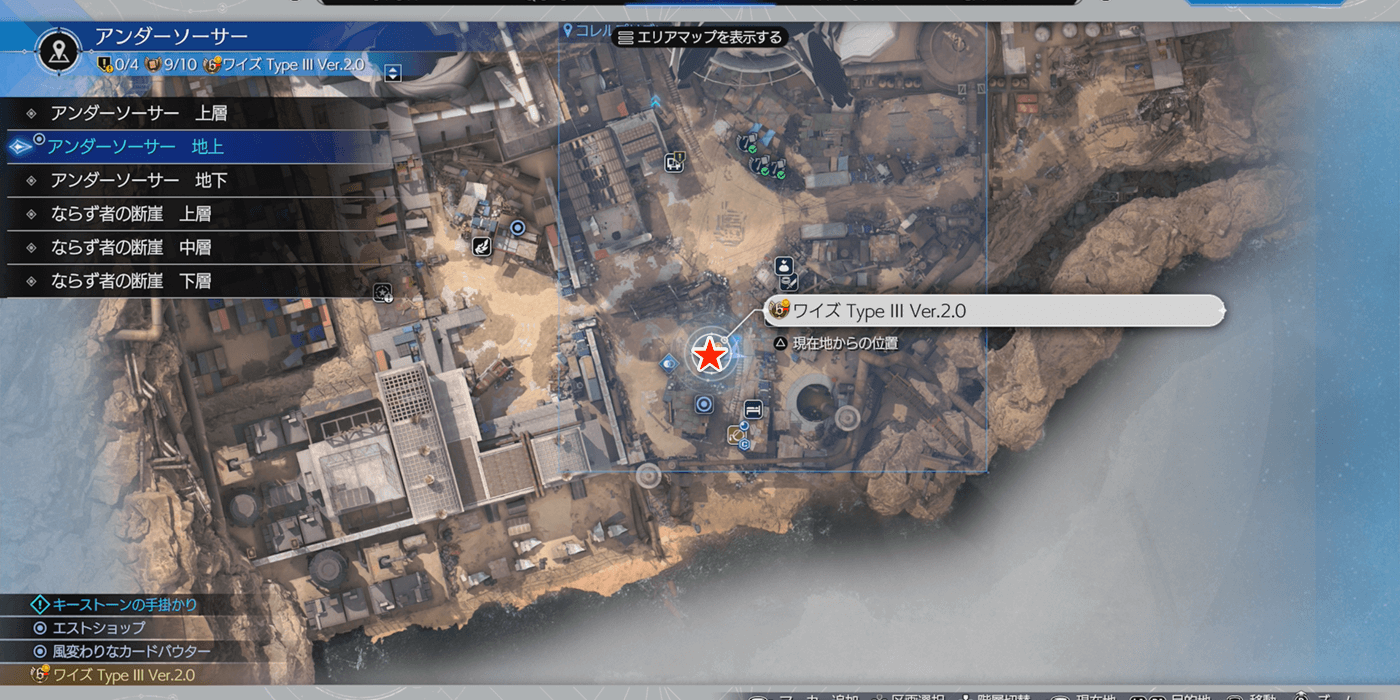Select the blue diamond map marker
The width and height of the screenshot is (1400, 700).
click(x=669, y=362)
